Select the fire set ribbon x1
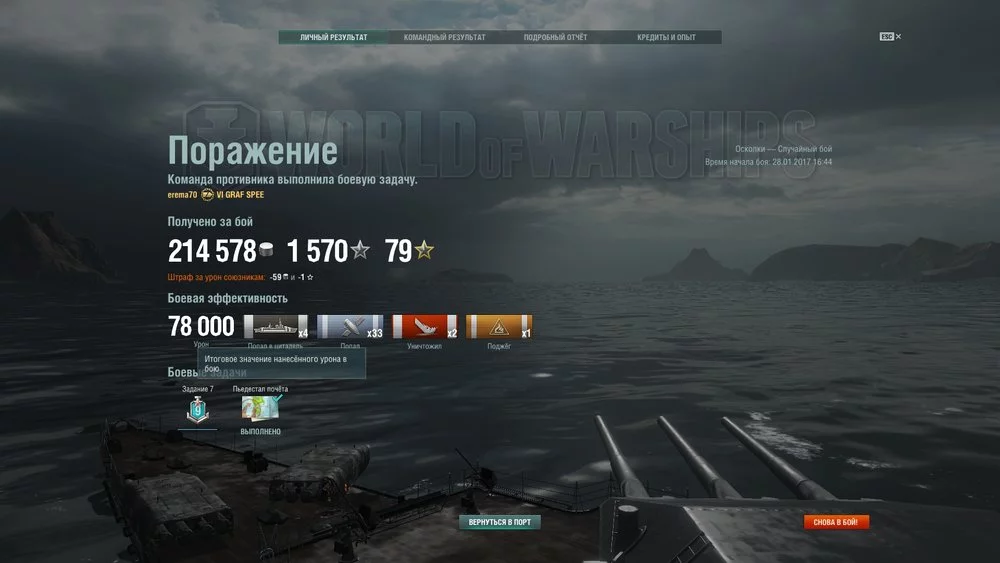Viewport: 1000px width, 563px height. click(499, 327)
